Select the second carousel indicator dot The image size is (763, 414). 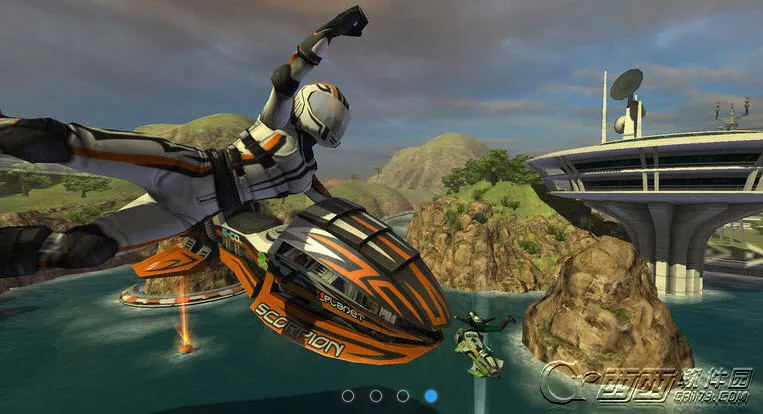coord(376,396)
